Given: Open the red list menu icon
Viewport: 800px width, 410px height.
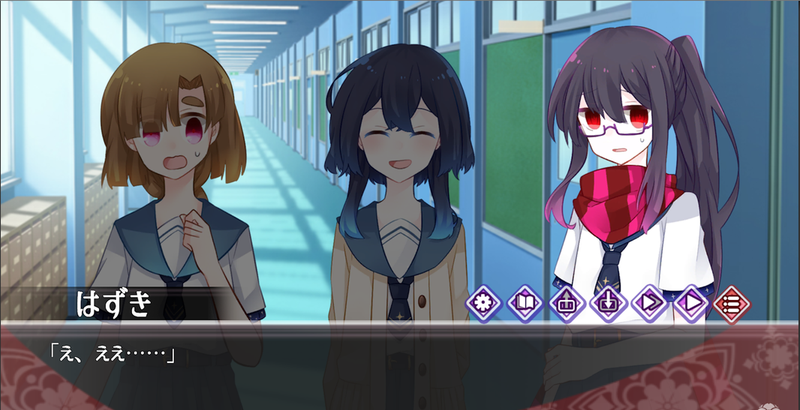Looking at the screenshot, I should point(731,300).
